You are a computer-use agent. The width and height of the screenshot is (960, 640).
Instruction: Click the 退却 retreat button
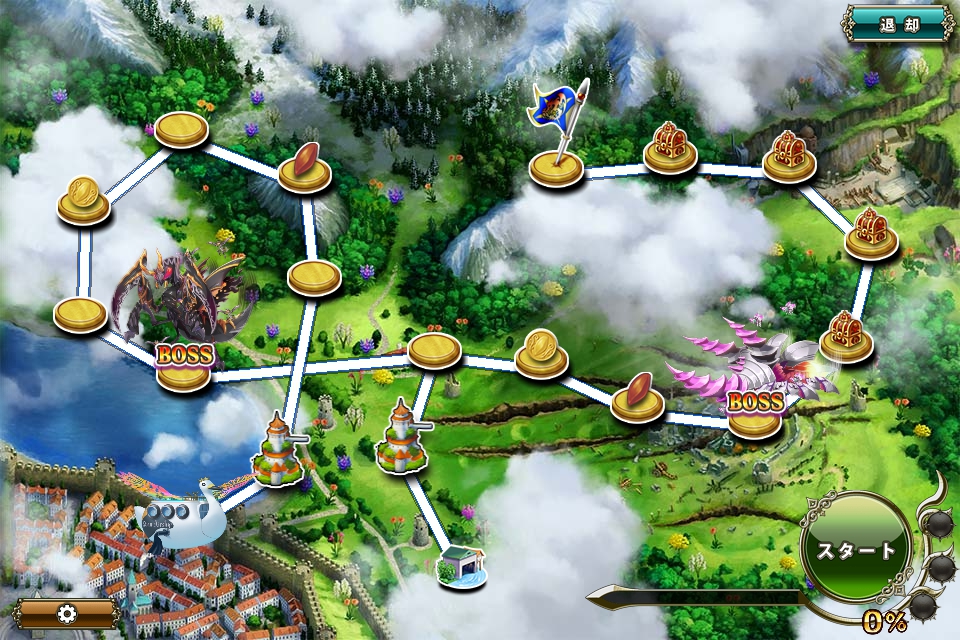pyautogui.click(x=896, y=23)
